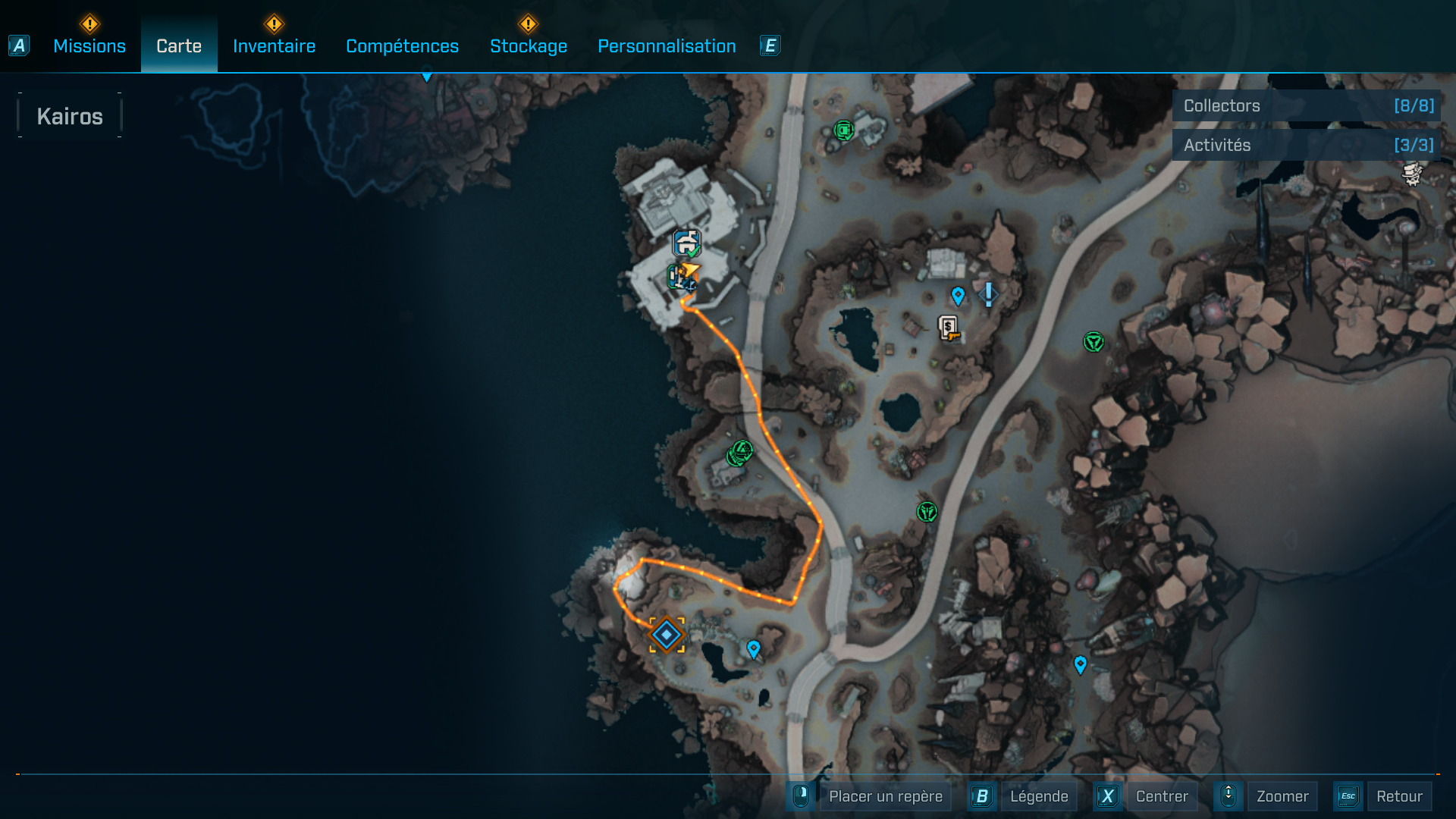Open the Missions tab

click(89, 46)
